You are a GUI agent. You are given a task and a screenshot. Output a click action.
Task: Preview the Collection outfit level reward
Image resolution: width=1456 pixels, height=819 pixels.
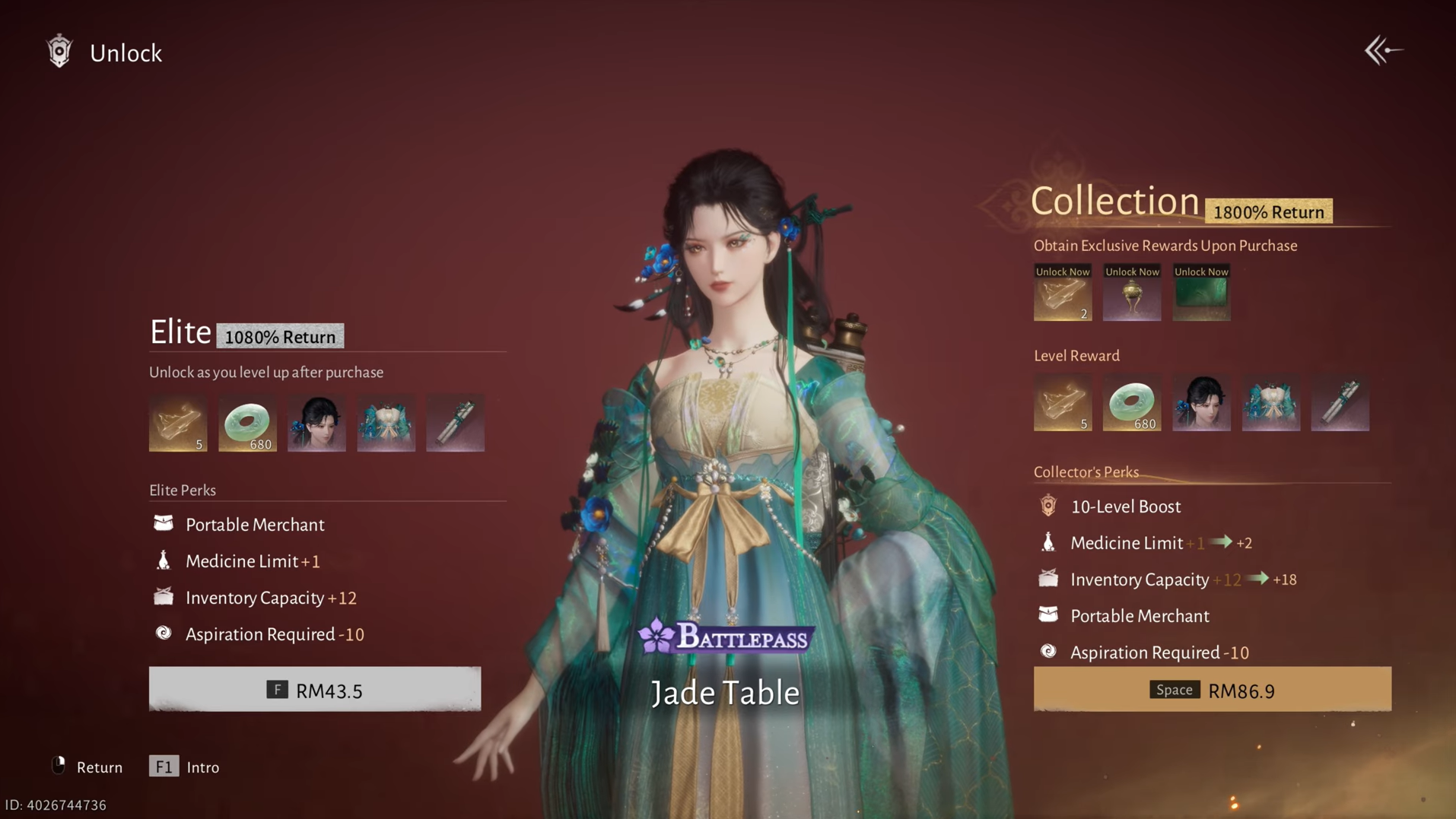click(x=1271, y=403)
